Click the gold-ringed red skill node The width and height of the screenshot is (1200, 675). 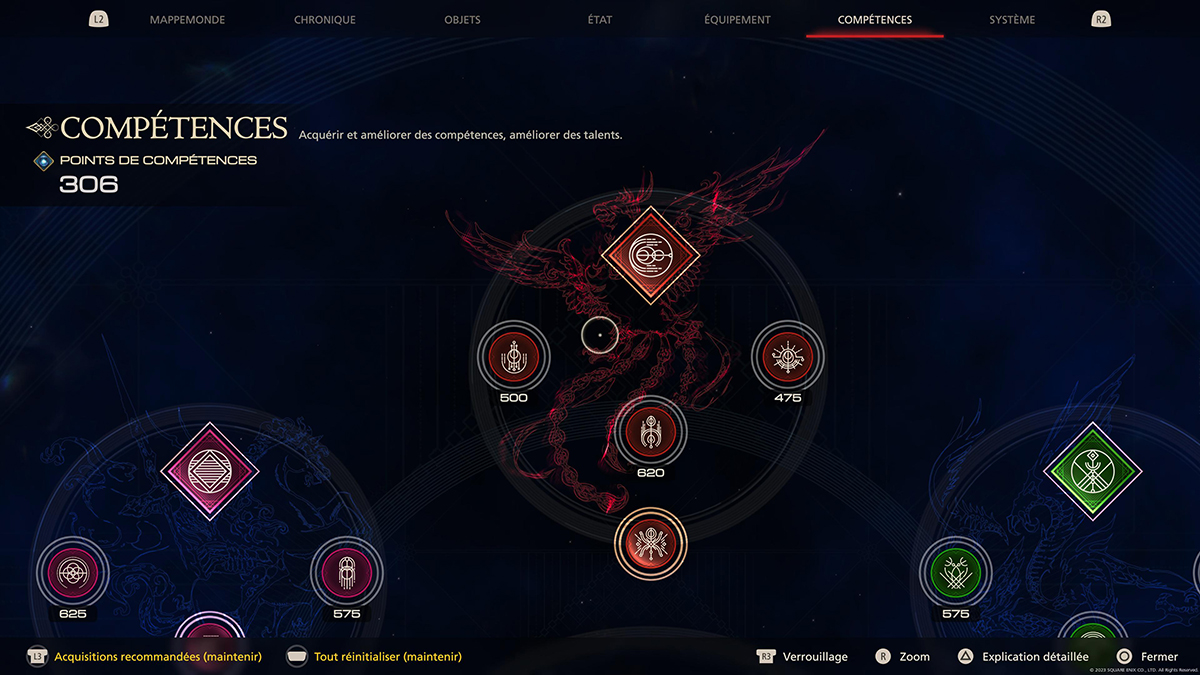pos(650,543)
